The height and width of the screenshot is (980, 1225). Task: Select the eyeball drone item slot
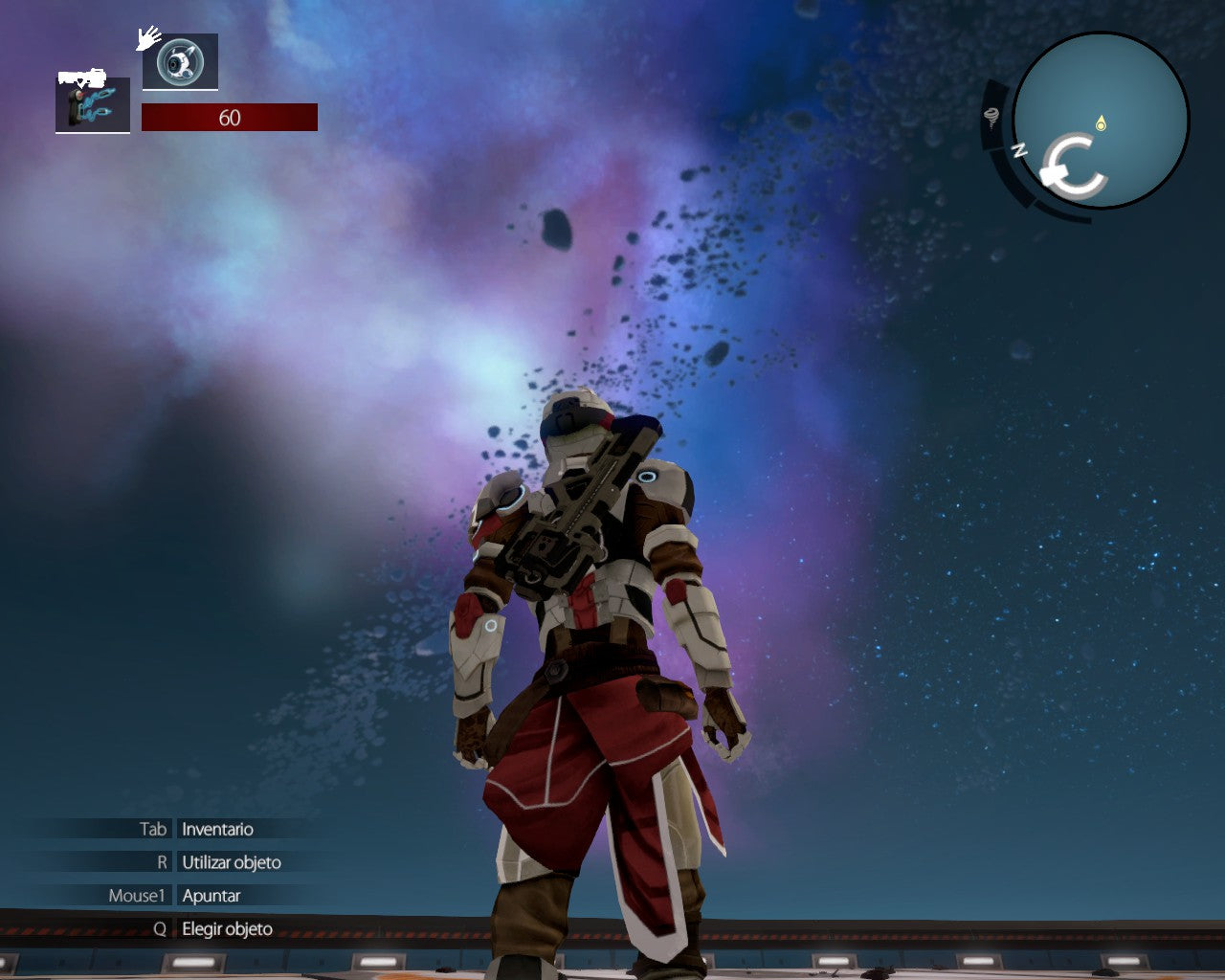(x=180, y=62)
